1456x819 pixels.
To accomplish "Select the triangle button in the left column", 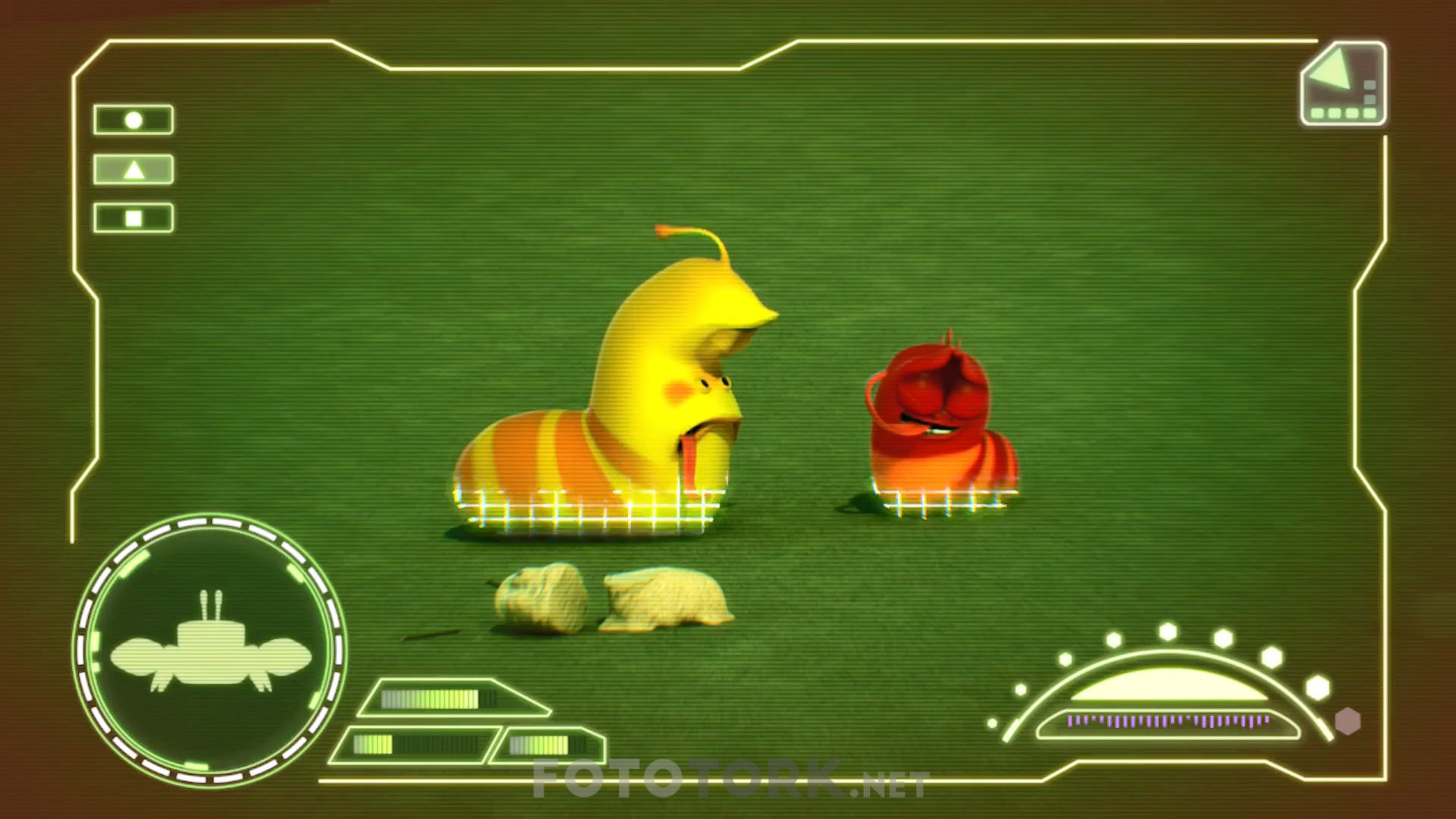I will [x=133, y=169].
